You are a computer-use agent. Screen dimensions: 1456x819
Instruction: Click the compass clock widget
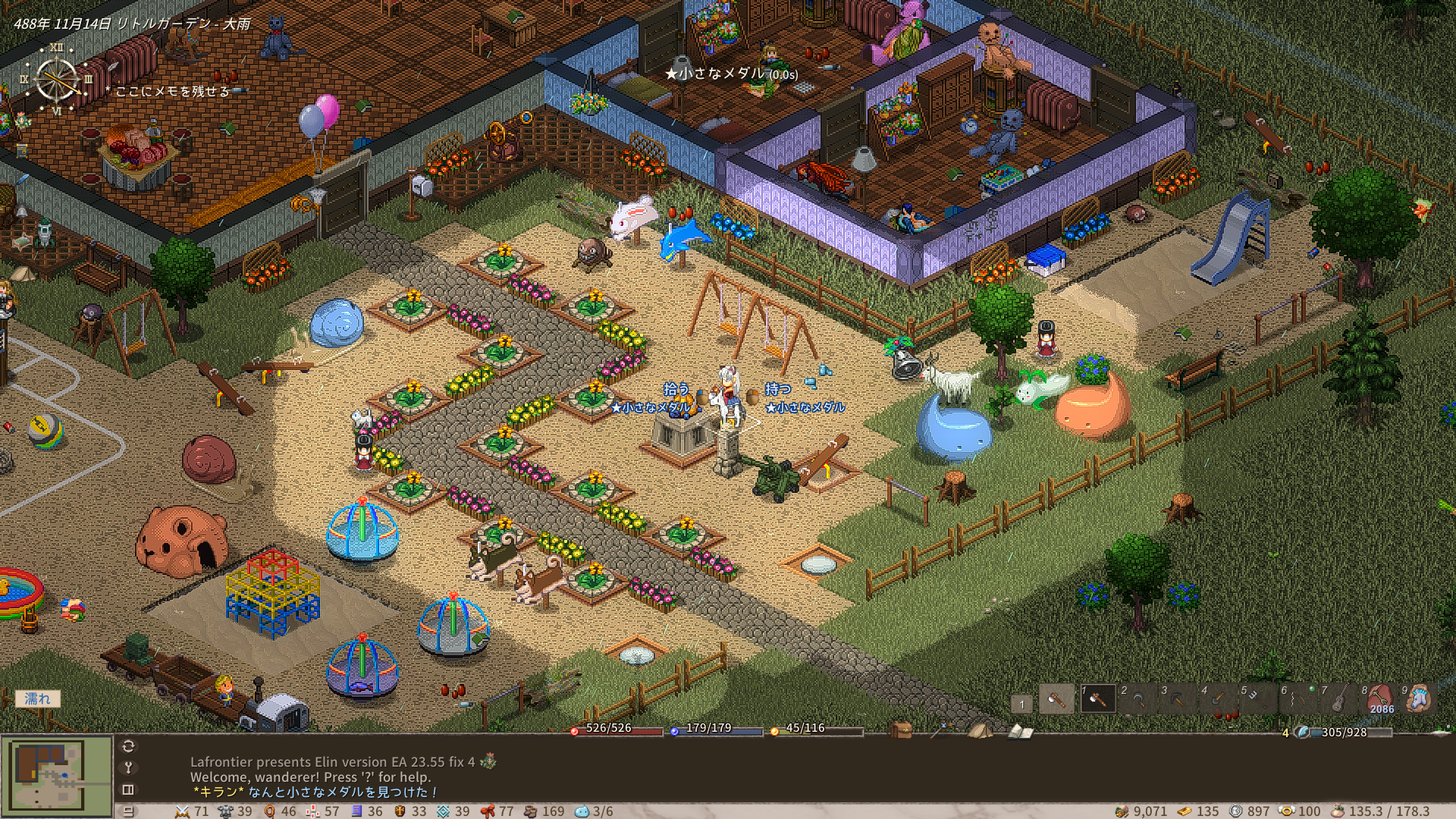(57, 79)
